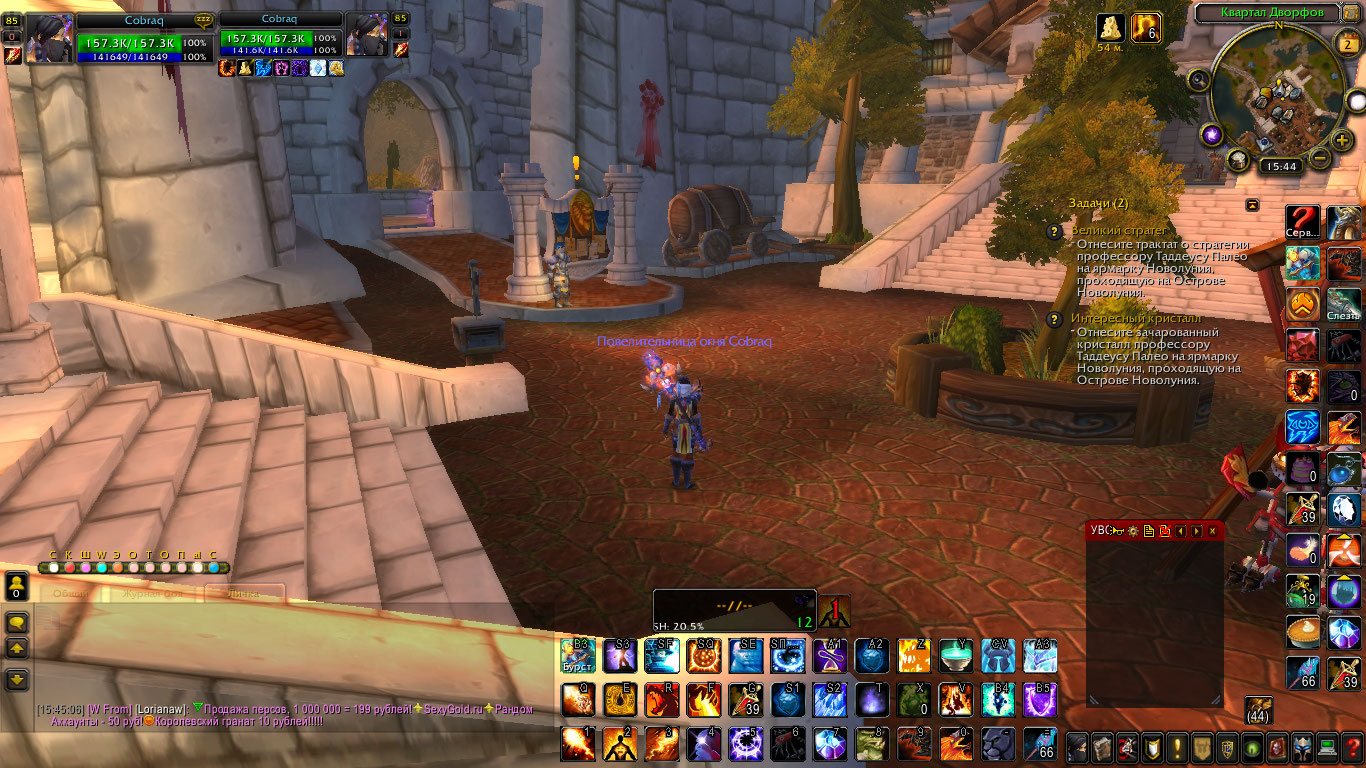Use the Pyroblast fiery orb on key SQ
Image resolution: width=1366 pixels, height=768 pixels.
tap(703, 656)
